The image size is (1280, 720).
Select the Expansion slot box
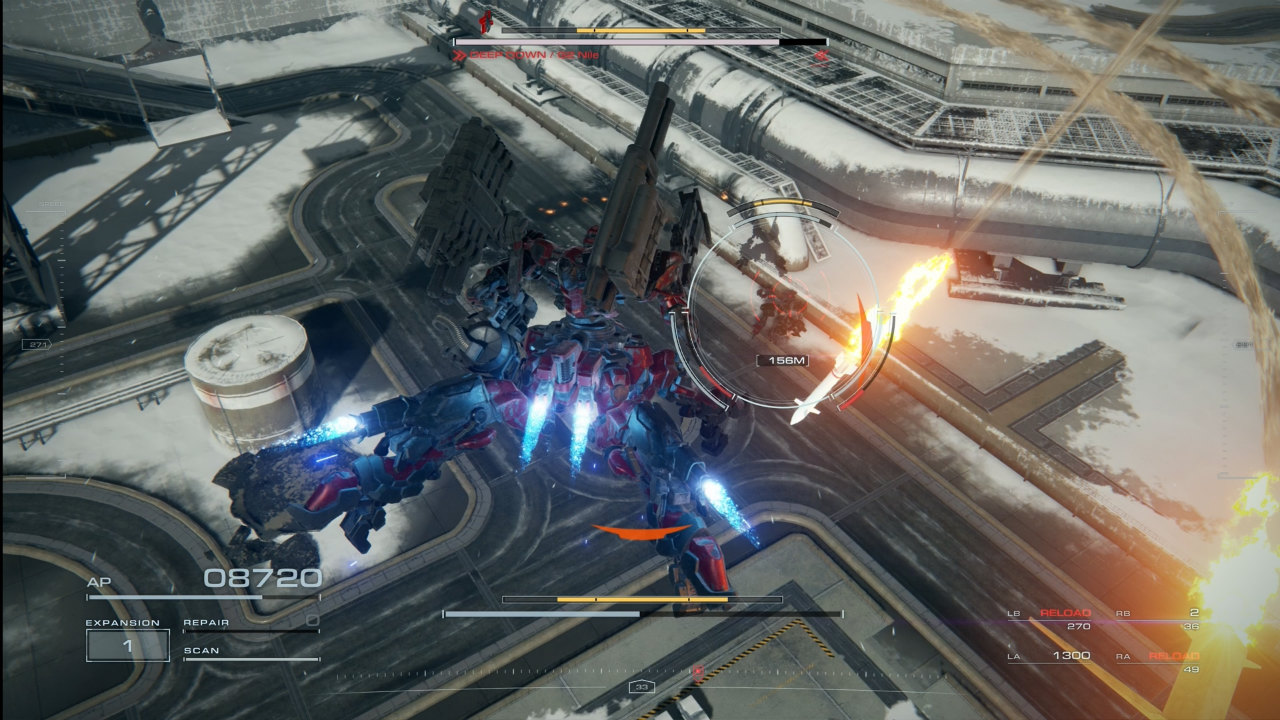[x=127, y=645]
